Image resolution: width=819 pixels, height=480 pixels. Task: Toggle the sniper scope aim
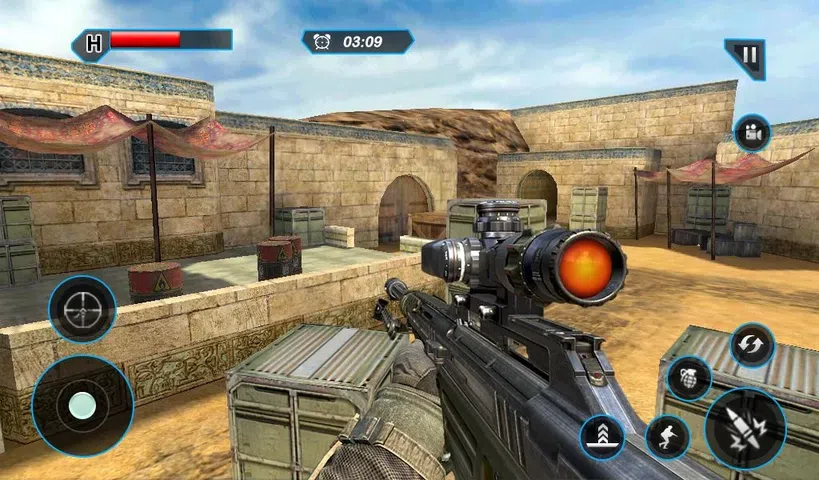pyautogui.click(x=82, y=310)
